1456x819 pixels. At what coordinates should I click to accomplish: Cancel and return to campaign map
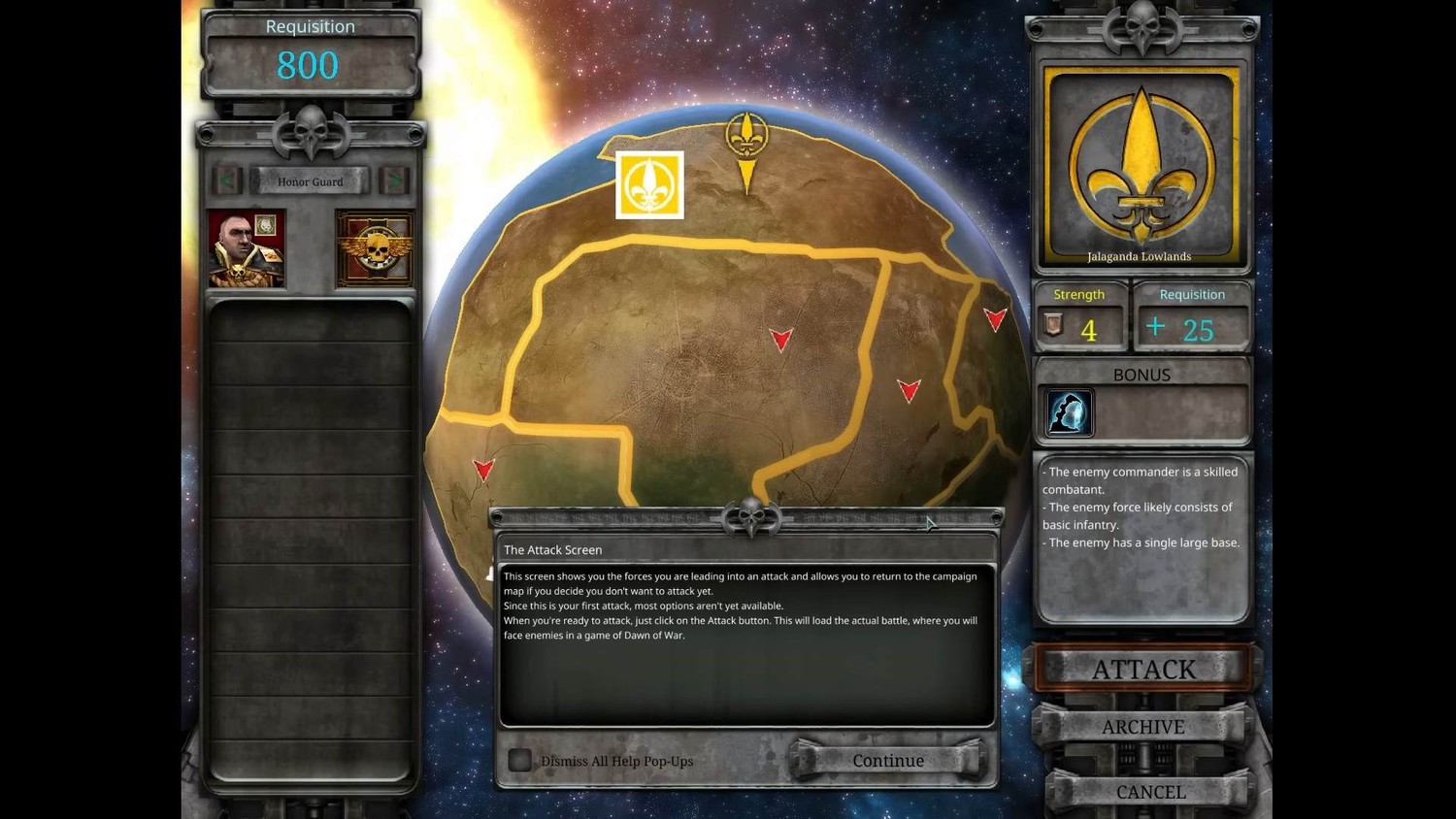1150,792
